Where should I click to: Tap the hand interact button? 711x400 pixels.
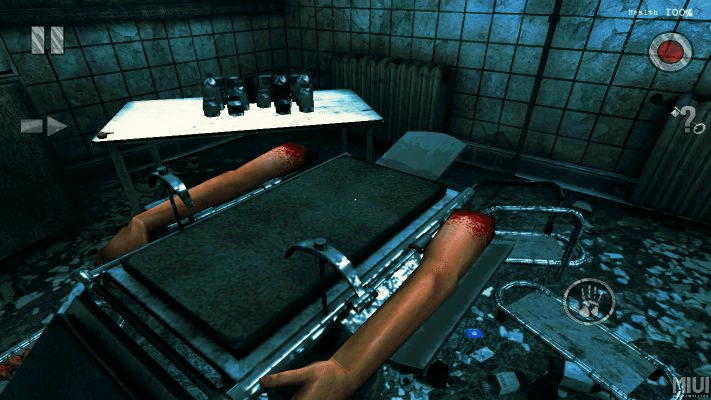click(x=588, y=301)
